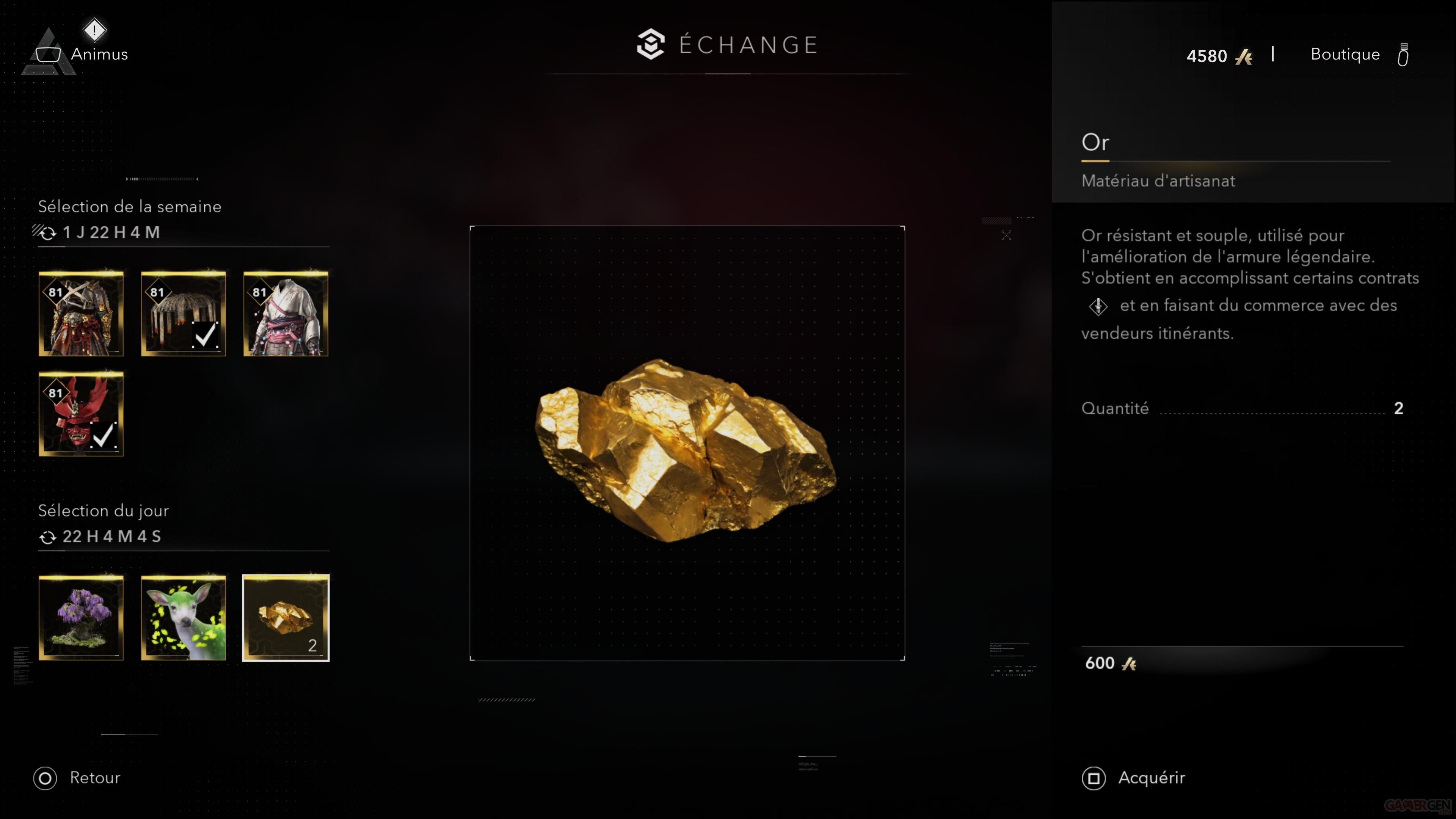Pick the red oni helmet item
Viewport: 1456px width, 819px height.
81,414
